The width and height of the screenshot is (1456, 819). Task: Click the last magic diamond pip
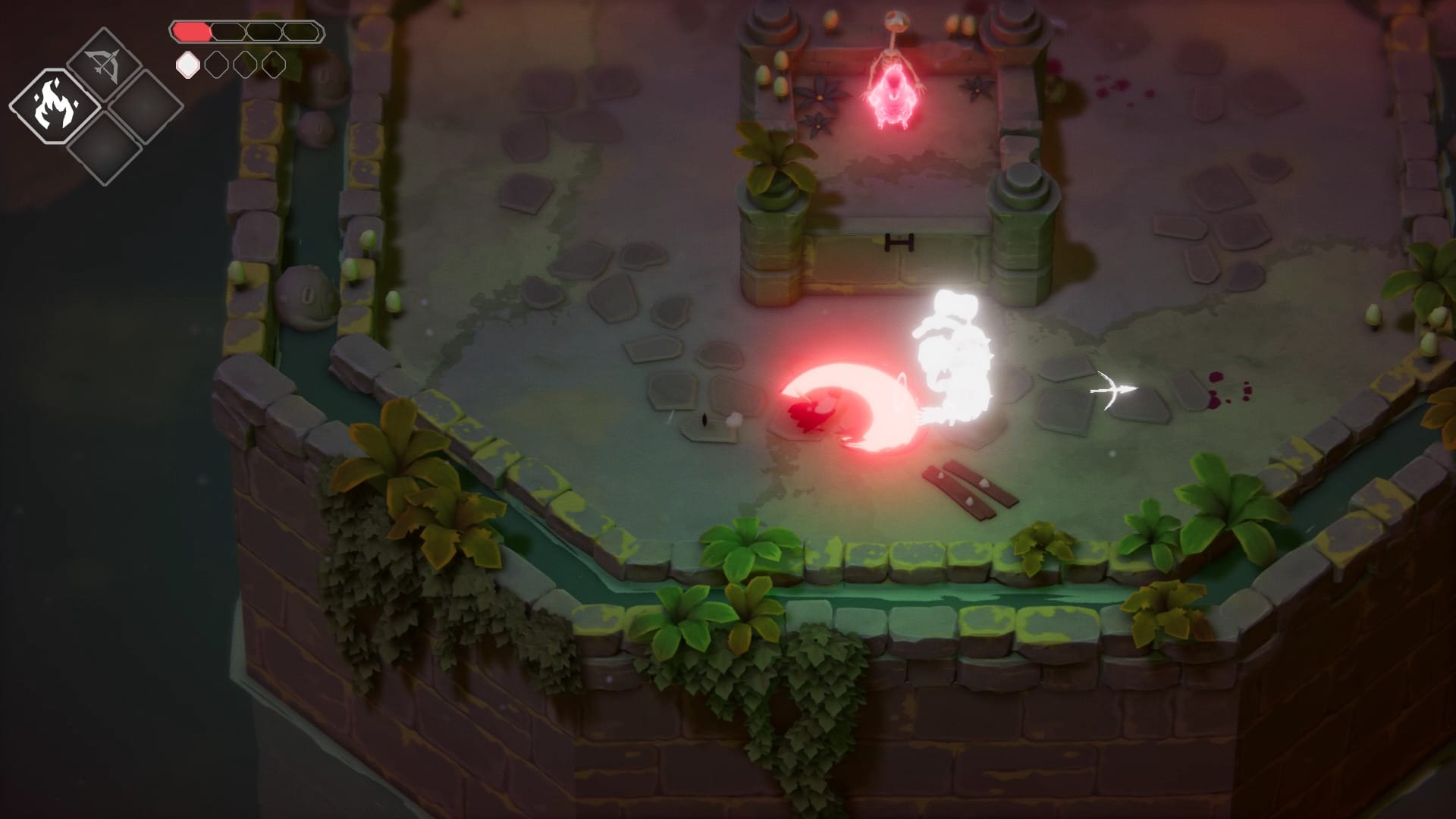pyautogui.click(x=273, y=65)
